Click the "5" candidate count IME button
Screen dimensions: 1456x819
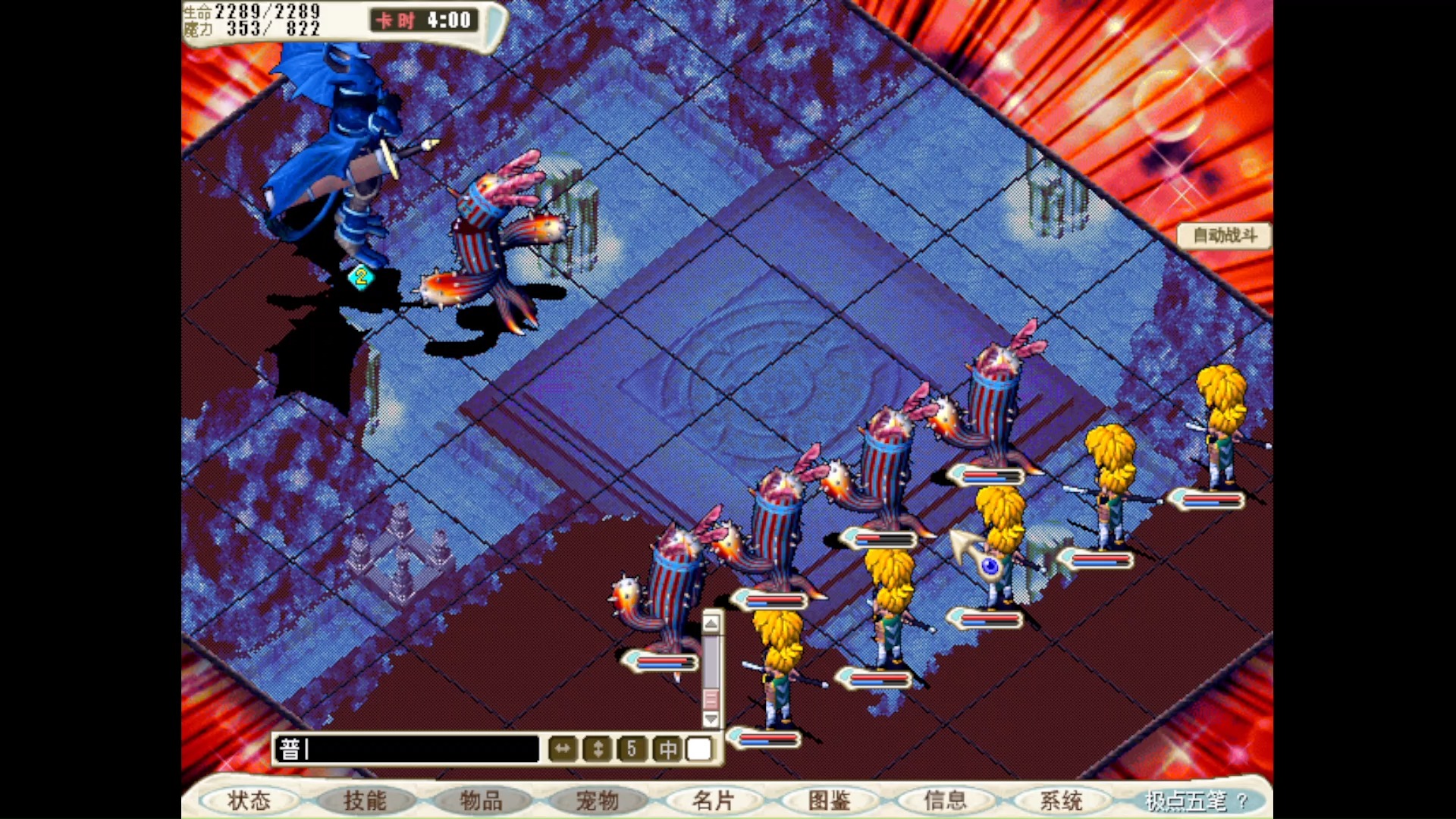click(632, 749)
